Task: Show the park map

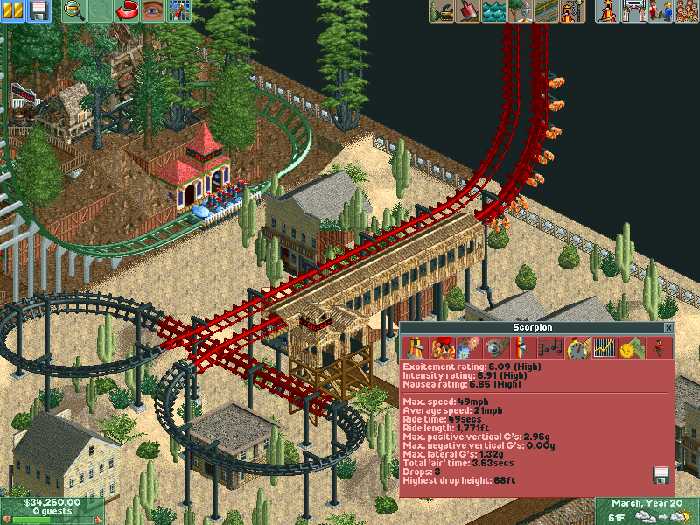Action: [180, 11]
